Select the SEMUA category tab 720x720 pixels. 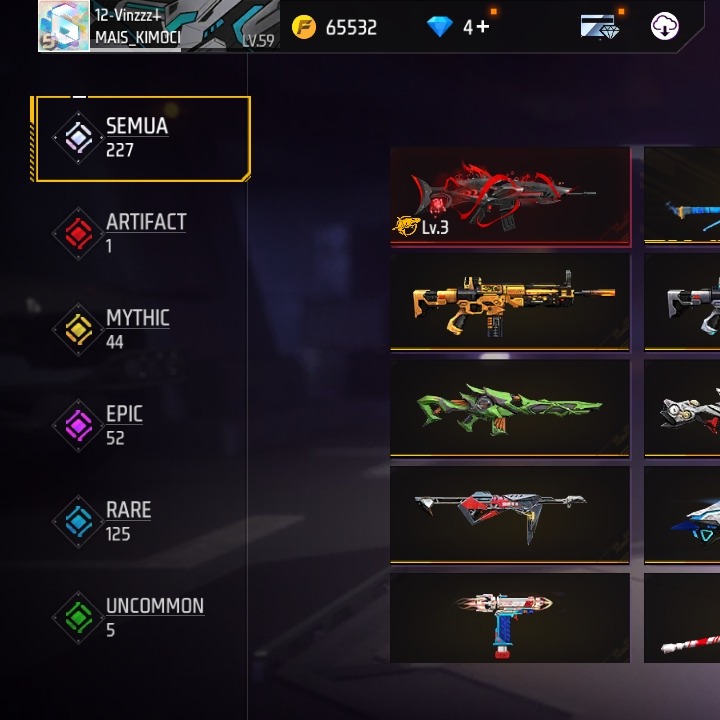click(140, 138)
